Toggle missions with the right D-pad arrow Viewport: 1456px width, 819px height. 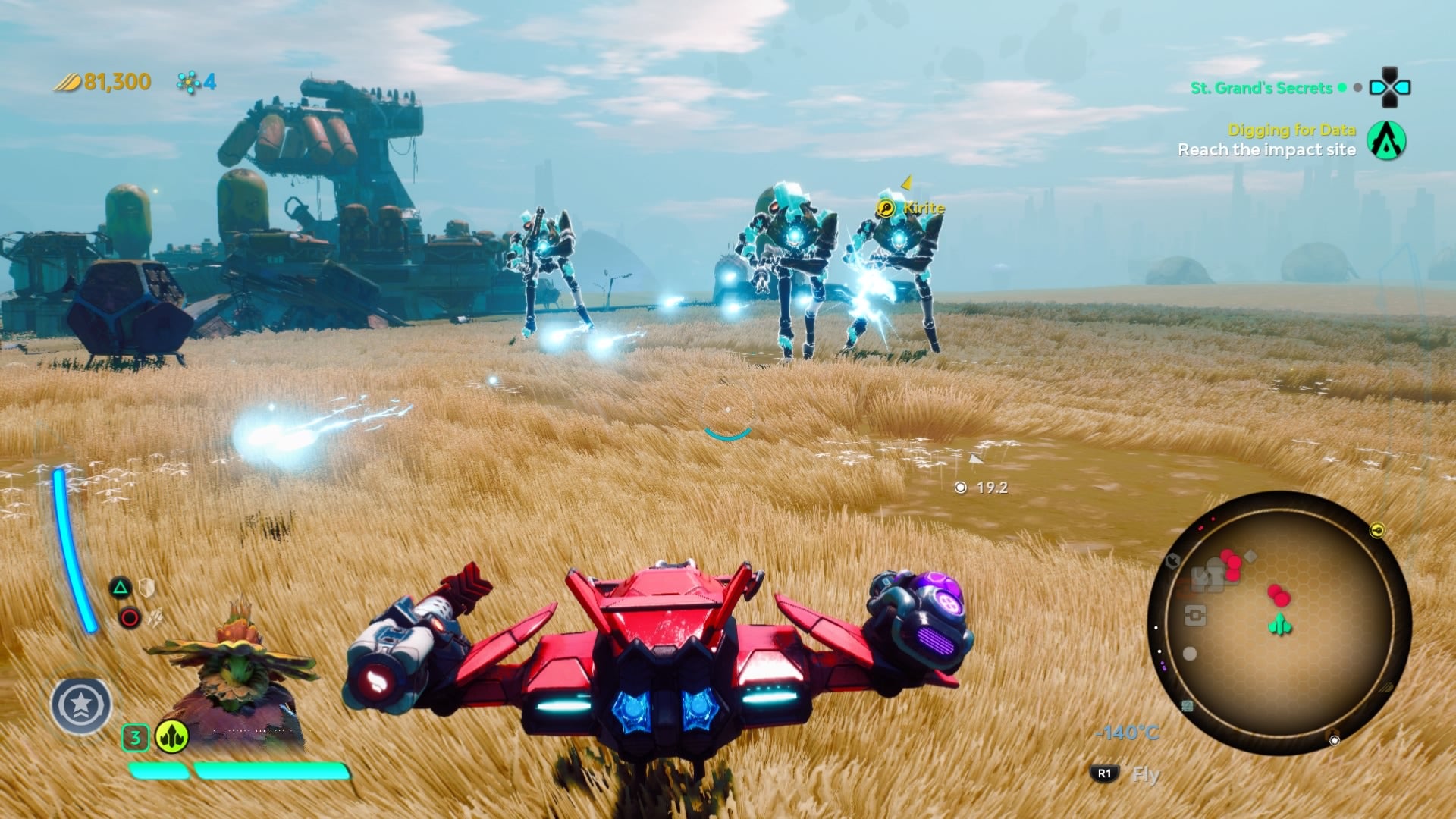pyautogui.click(x=1404, y=86)
